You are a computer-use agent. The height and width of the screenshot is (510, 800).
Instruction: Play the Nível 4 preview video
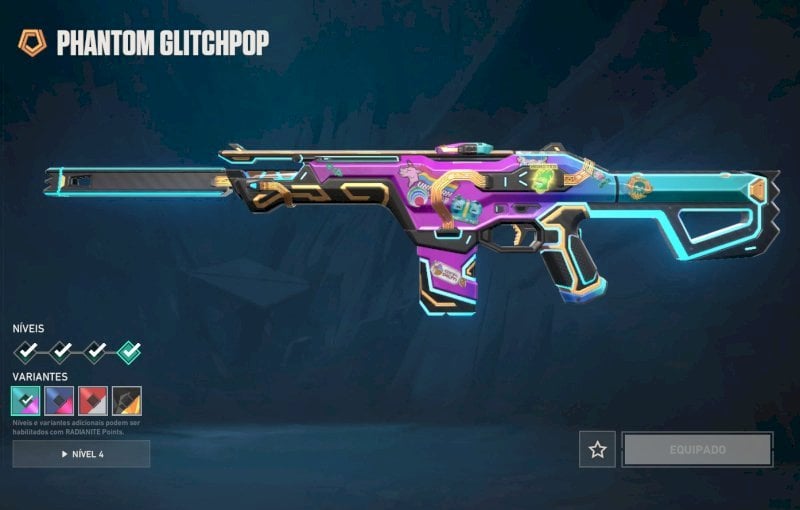coord(81,454)
